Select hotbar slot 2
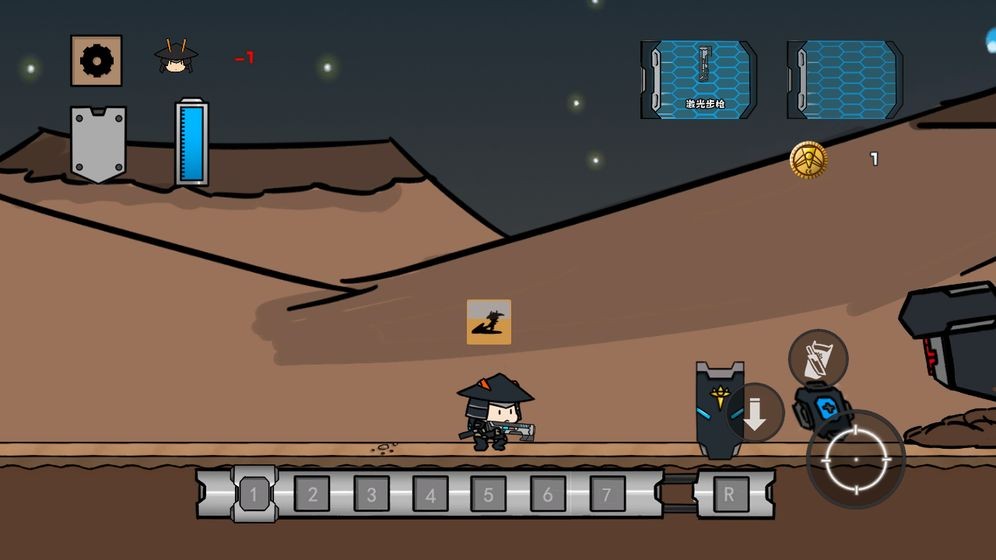Viewport: 996px width, 560px height. click(x=313, y=494)
